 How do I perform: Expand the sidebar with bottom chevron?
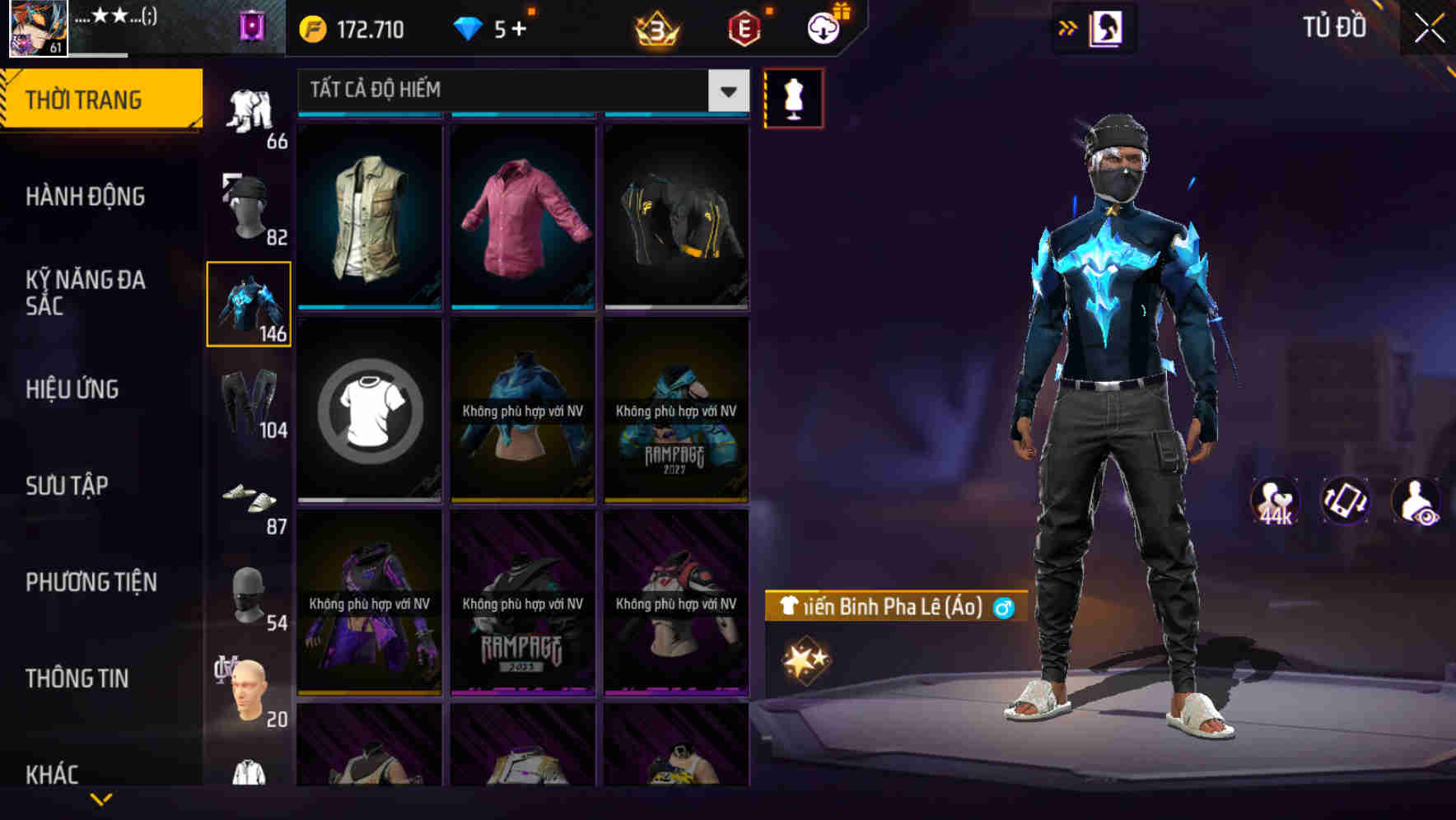click(103, 800)
